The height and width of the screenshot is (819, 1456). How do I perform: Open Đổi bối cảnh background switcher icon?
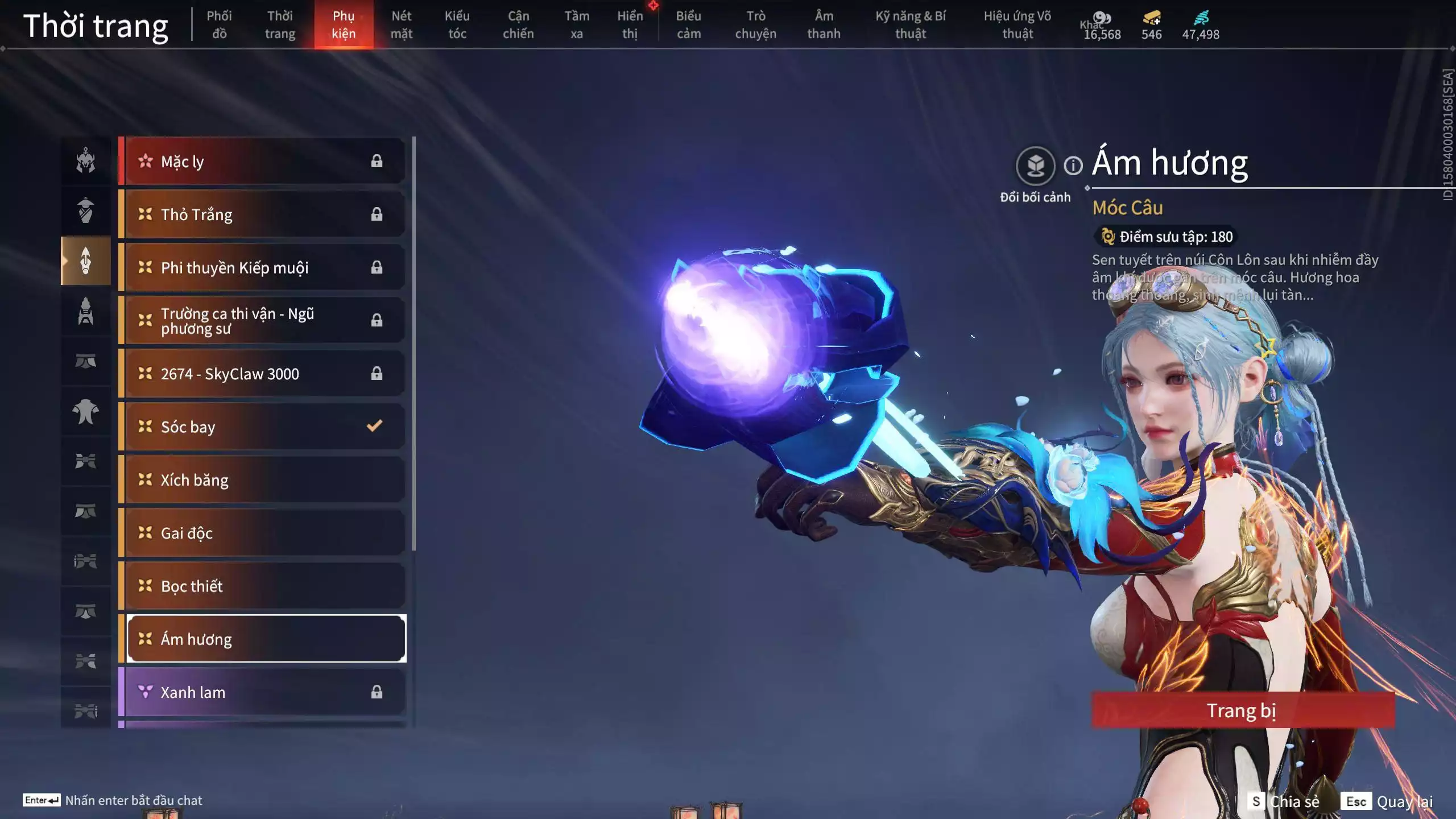pyautogui.click(x=1036, y=165)
